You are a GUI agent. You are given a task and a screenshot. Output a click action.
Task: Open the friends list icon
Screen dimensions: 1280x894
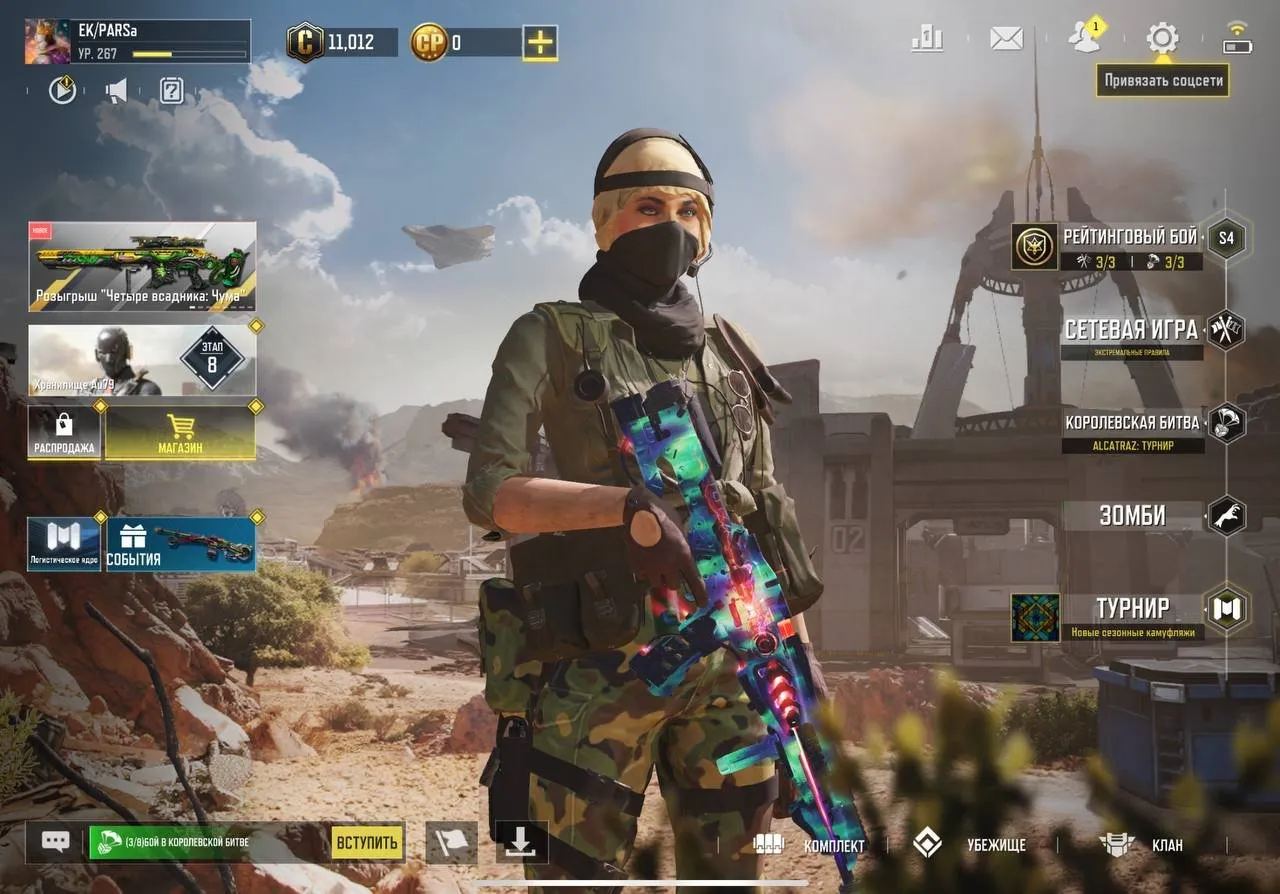(x=1083, y=38)
